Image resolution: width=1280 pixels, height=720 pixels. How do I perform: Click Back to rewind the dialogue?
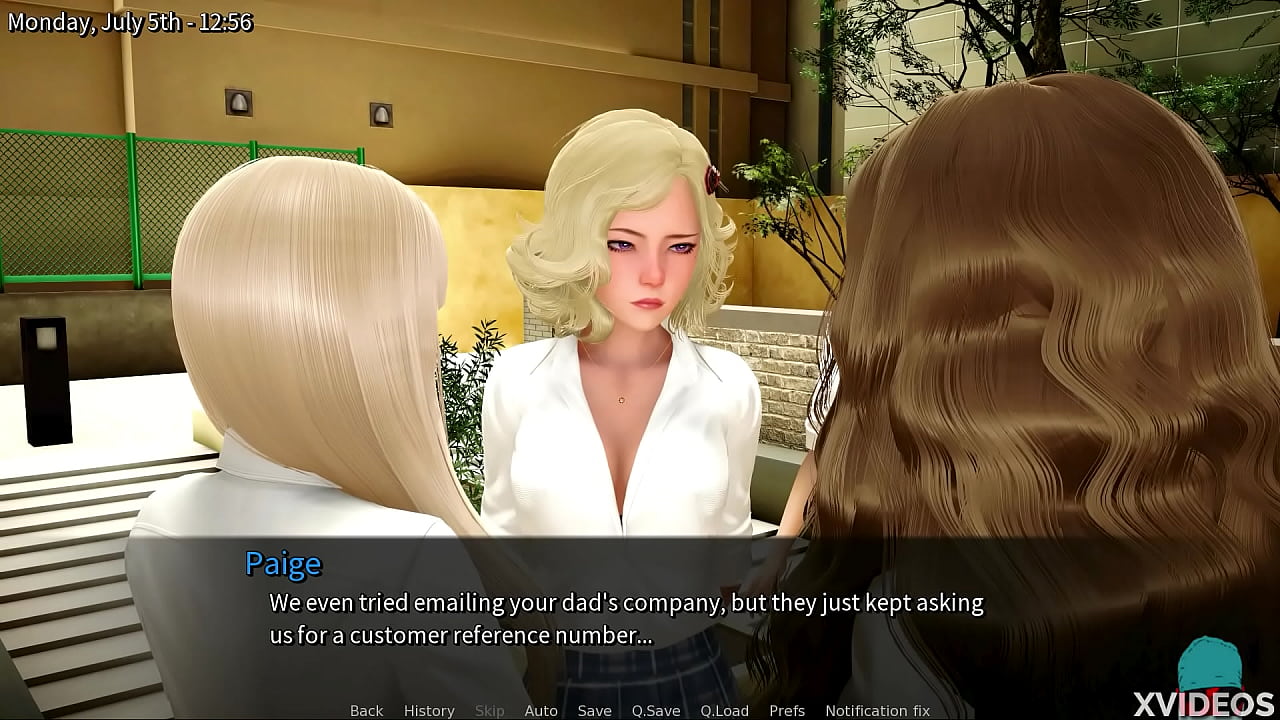pos(365,710)
